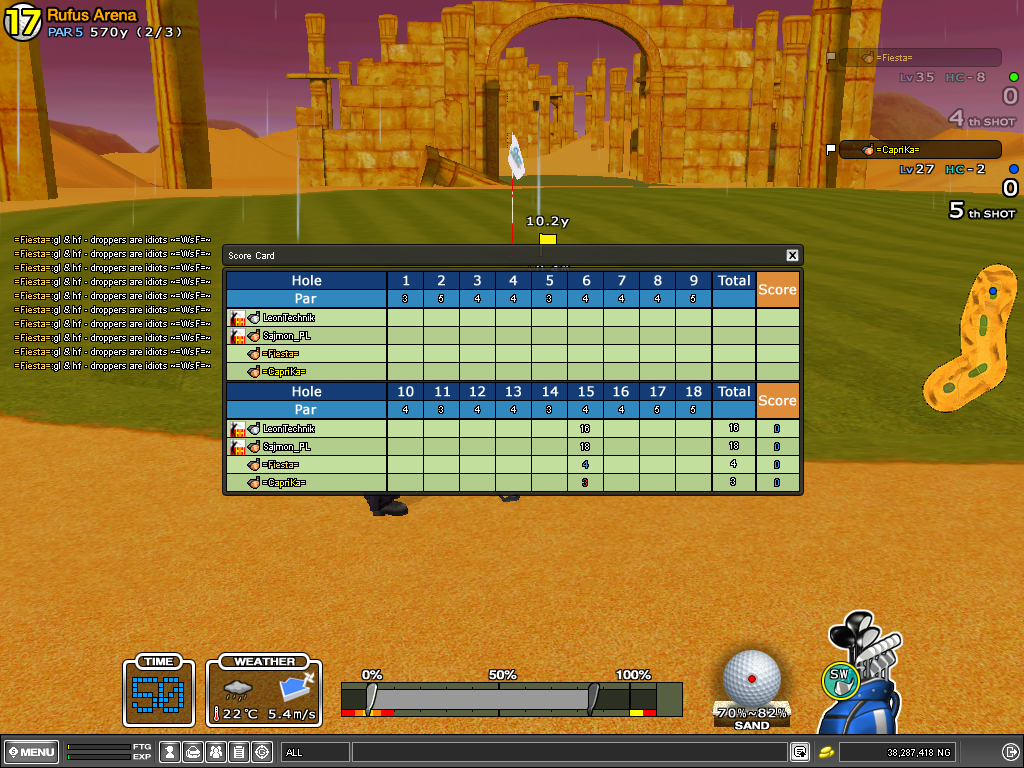
Task: Open the MENU button
Action: [30, 752]
